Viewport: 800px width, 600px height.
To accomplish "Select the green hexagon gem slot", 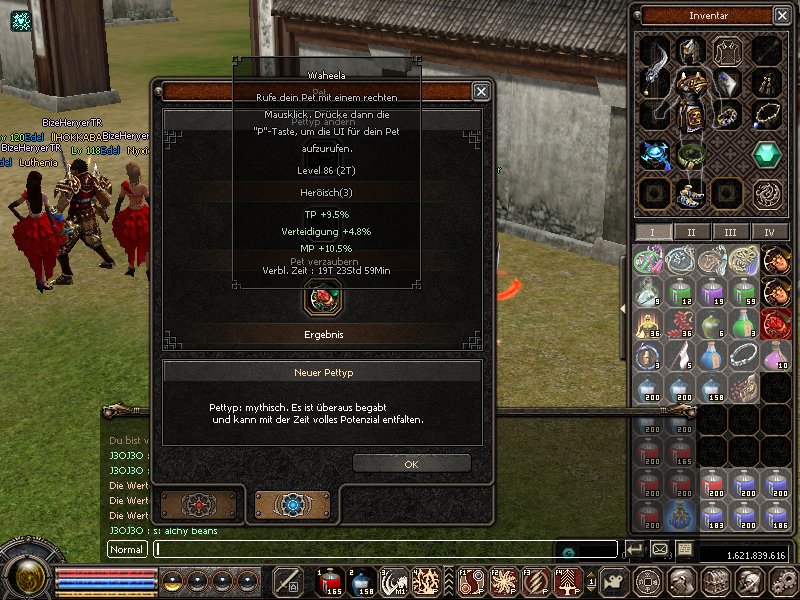I will [x=767, y=154].
